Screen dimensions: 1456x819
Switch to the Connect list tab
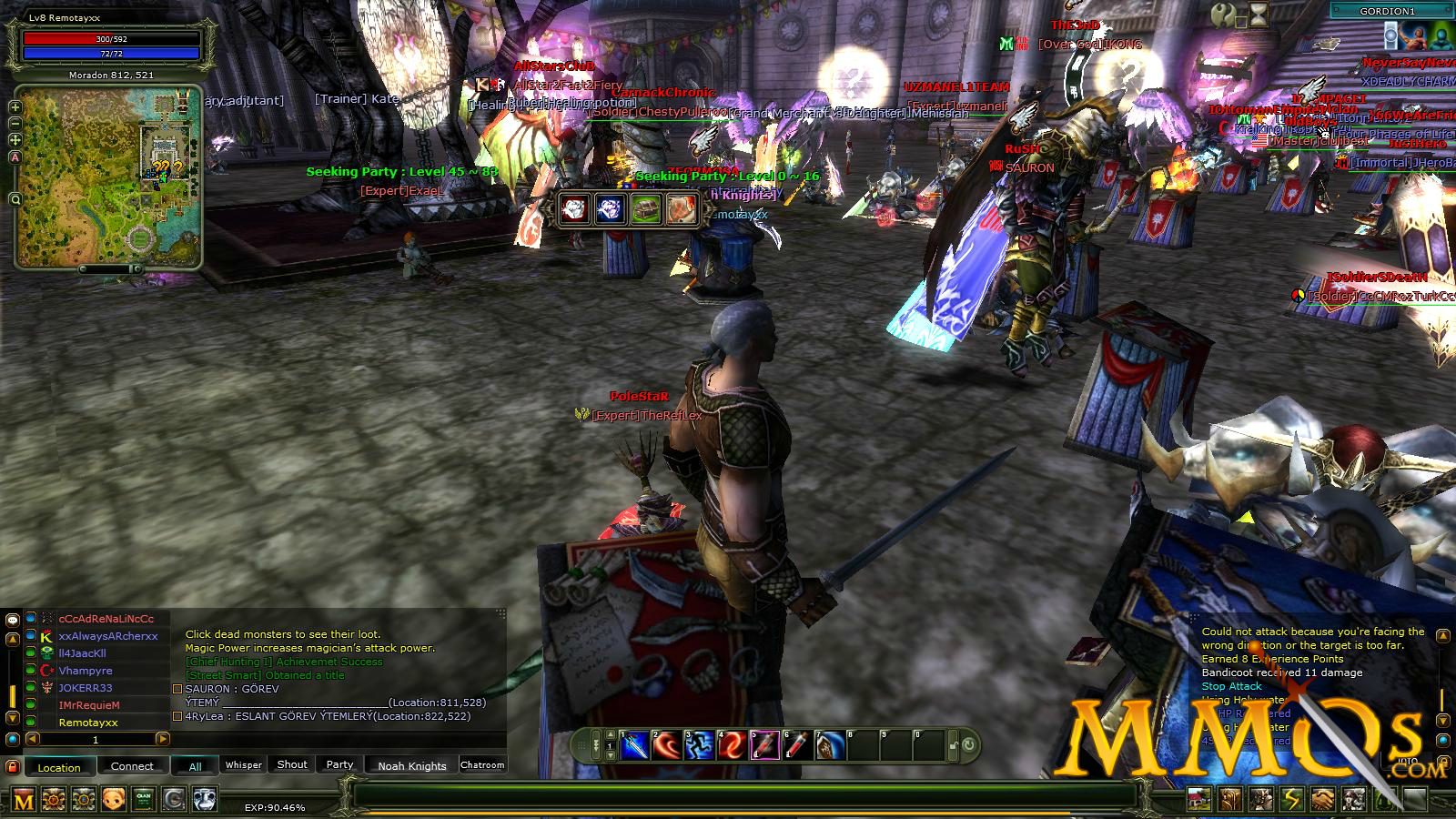132,766
